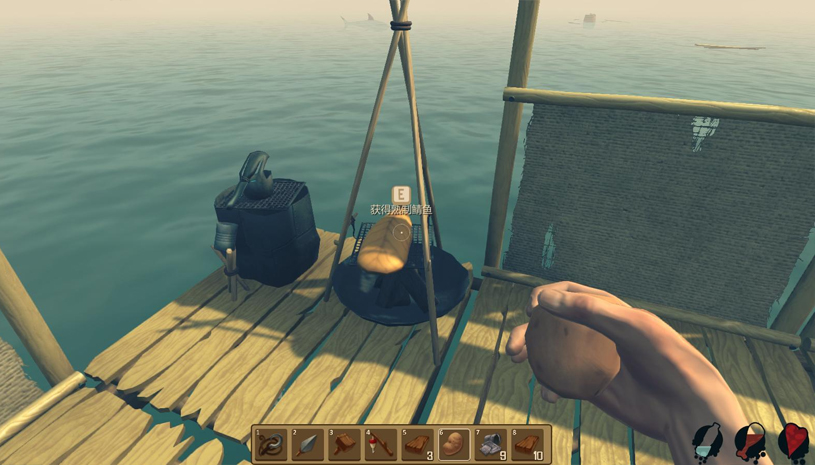
Task: Equip the spear from the hotbar
Action: pyautogui.click(x=308, y=444)
